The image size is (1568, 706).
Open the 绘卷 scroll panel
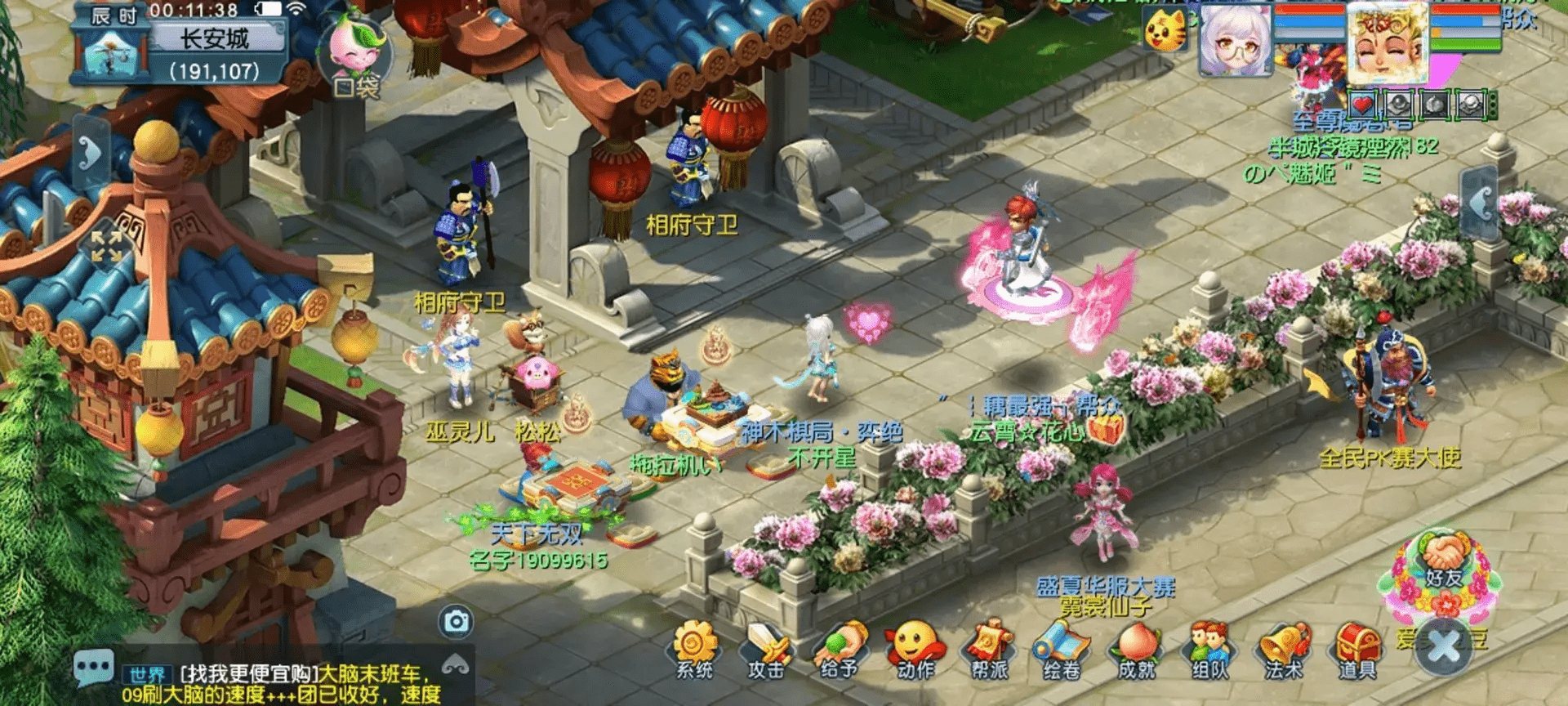(1062, 650)
